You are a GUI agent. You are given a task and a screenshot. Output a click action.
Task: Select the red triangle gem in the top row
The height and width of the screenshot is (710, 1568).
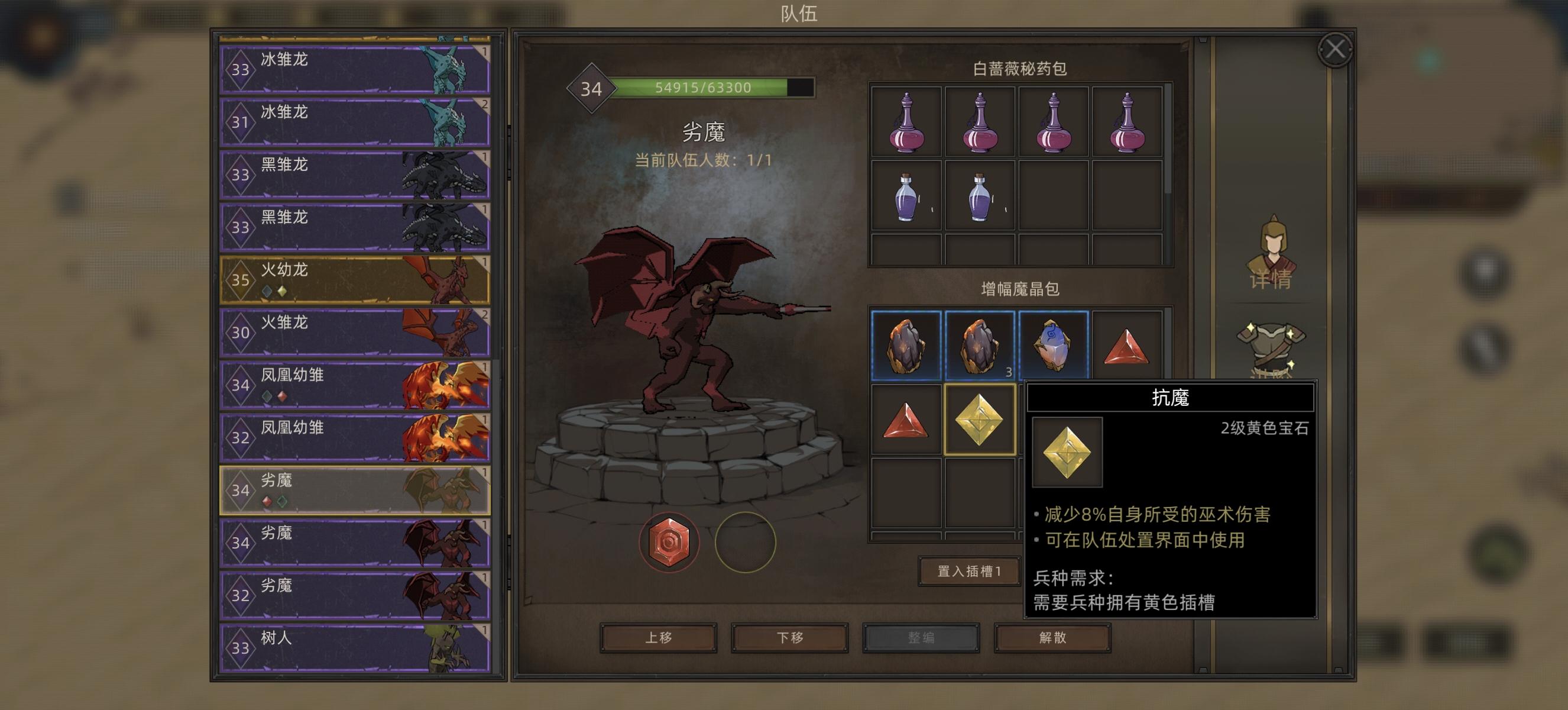tap(1128, 347)
